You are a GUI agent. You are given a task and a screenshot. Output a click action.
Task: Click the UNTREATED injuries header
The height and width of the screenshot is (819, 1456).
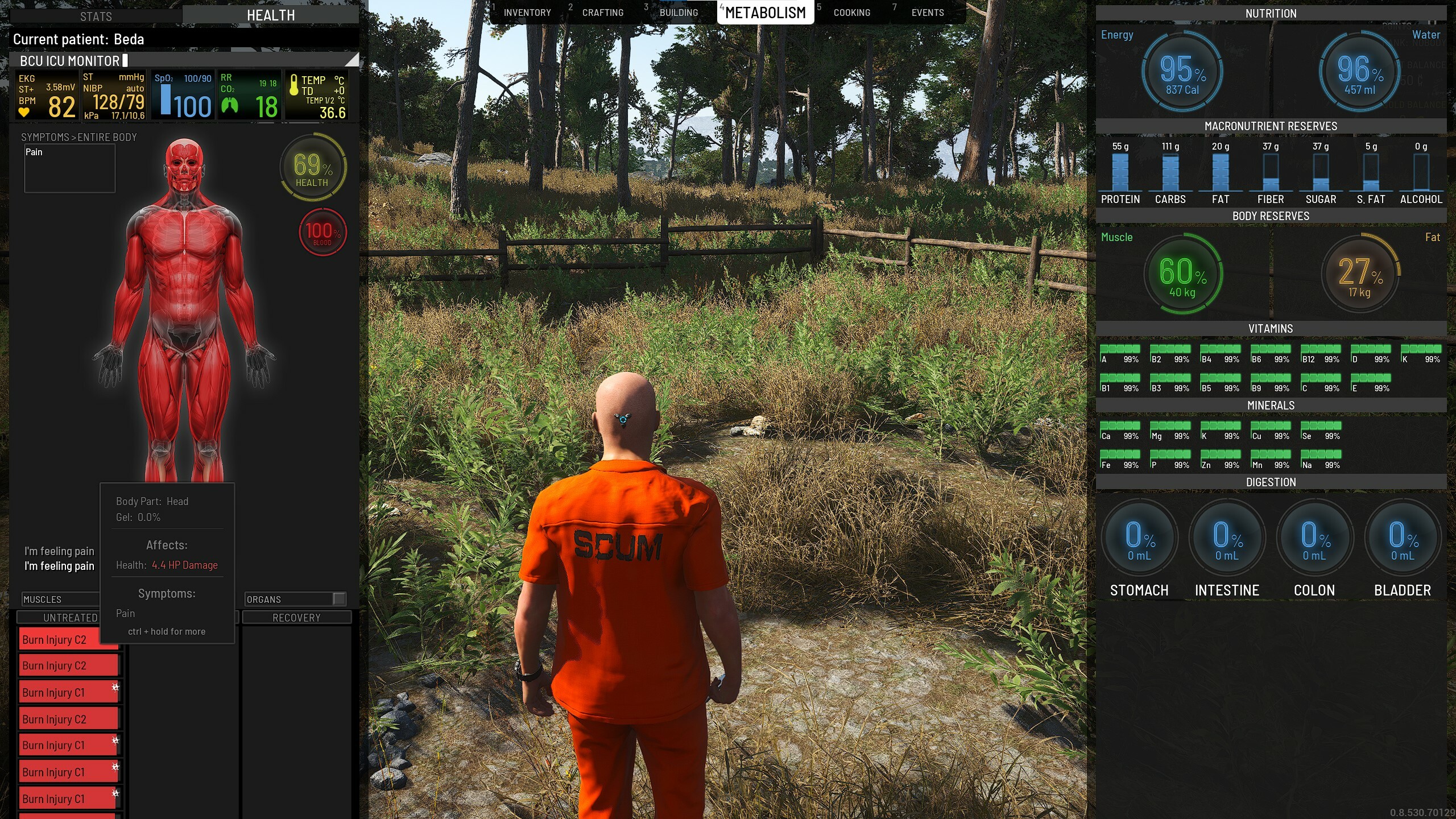(x=69, y=617)
